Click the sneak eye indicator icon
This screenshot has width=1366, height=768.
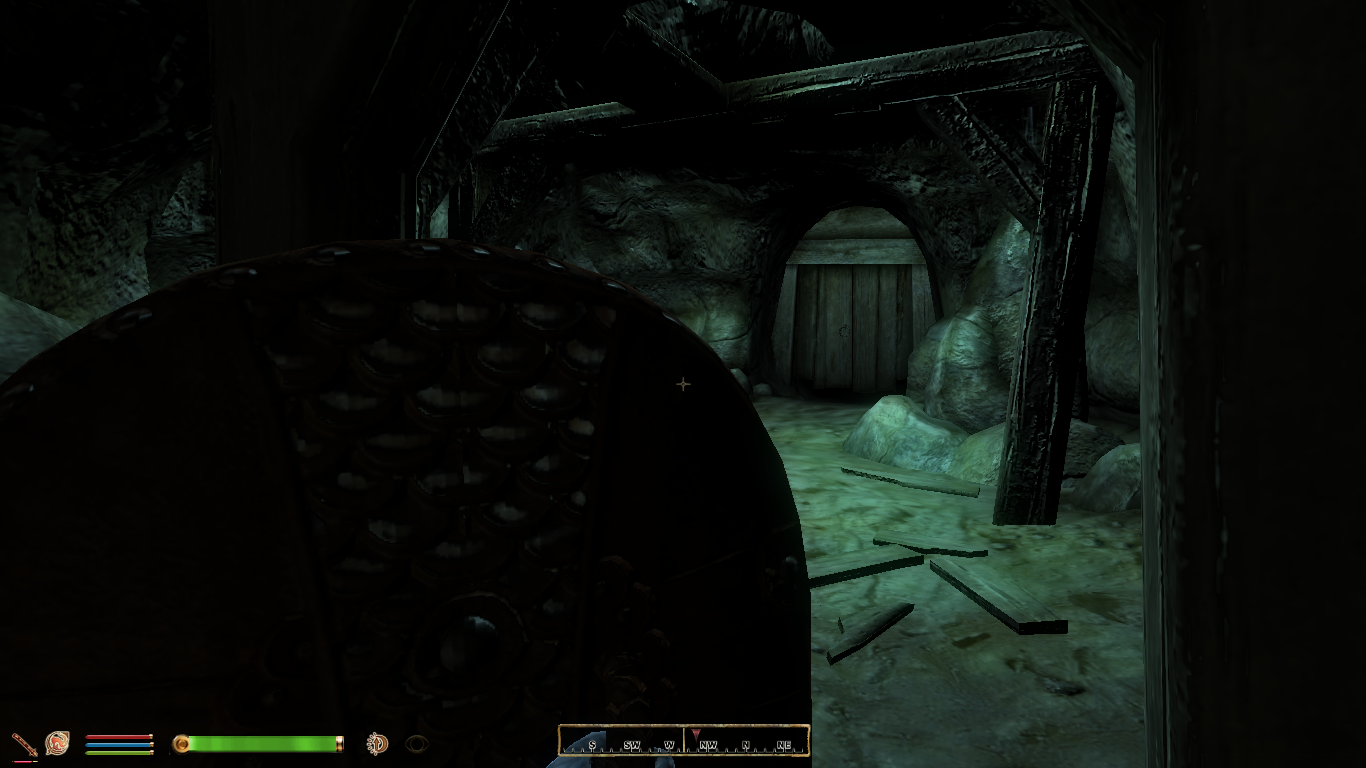[x=417, y=743]
